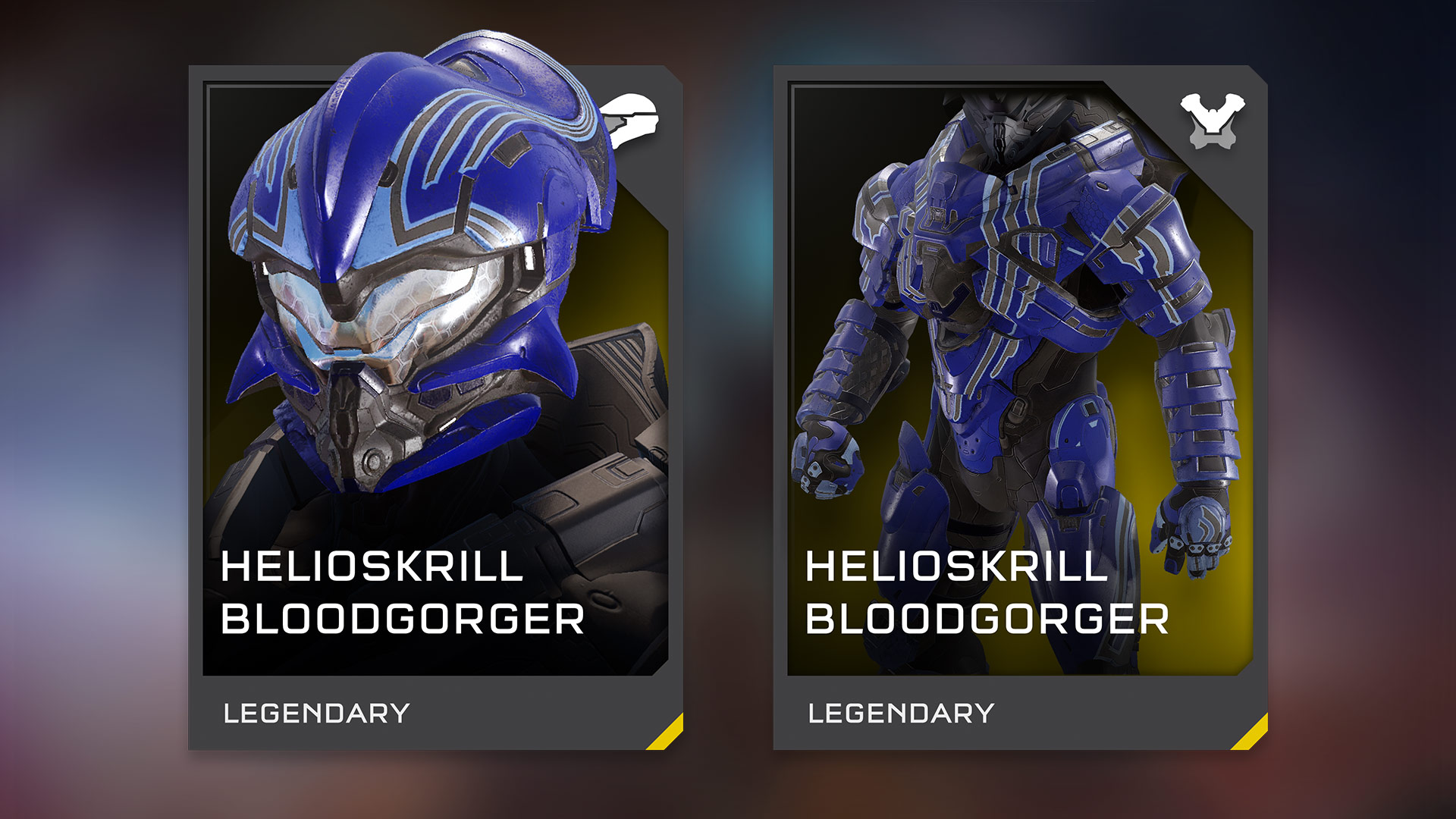The height and width of the screenshot is (819, 1456).
Task: Select the Helioskrill Bloodgorger helmet card
Action: pyautogui.click(x=435, y=408)
